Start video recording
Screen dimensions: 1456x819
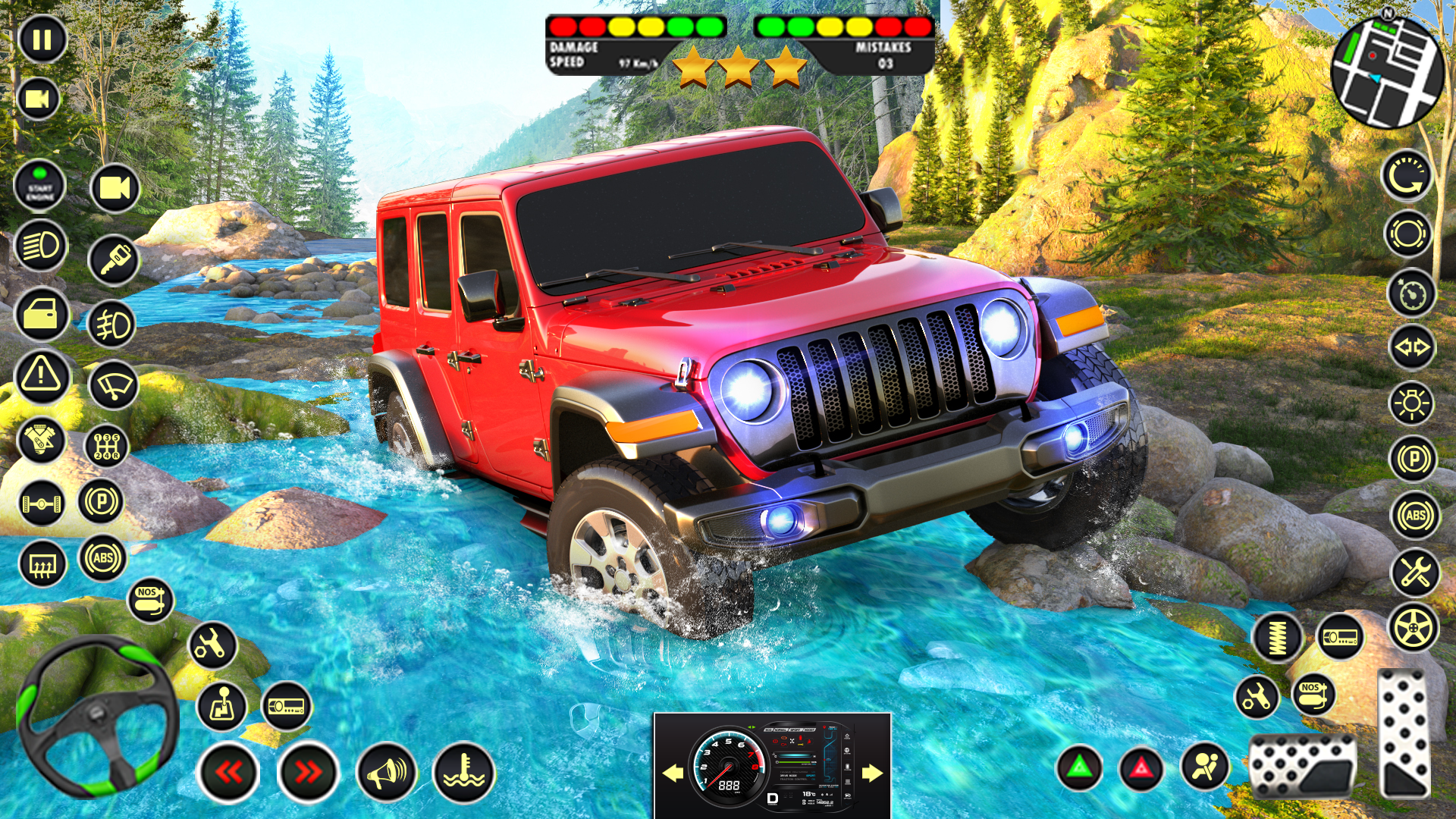[42, 99]
